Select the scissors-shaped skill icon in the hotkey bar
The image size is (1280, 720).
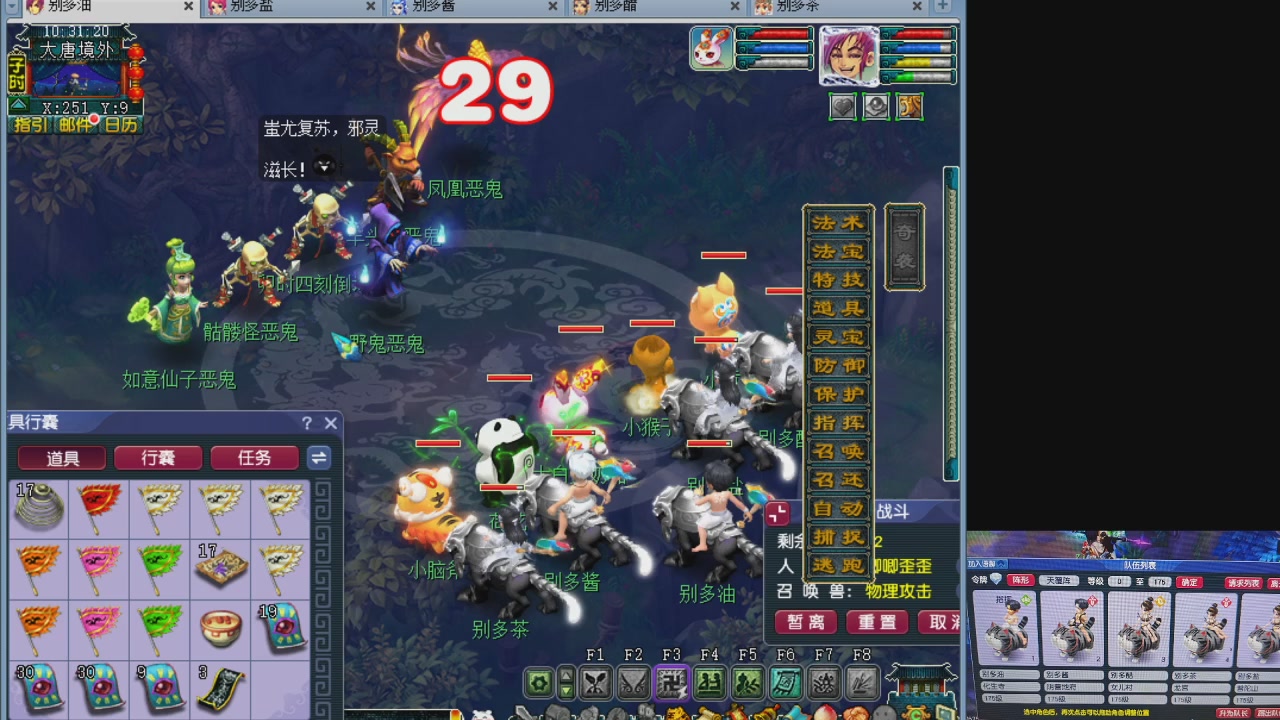point(594,683)
